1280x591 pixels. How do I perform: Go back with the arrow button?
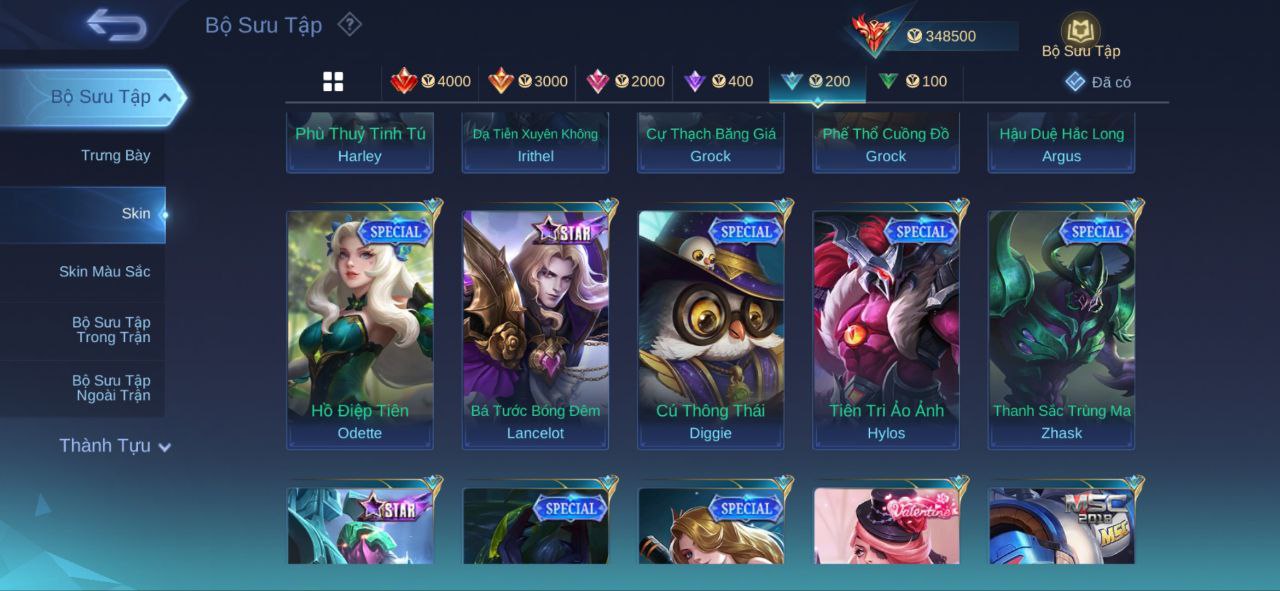116,25
